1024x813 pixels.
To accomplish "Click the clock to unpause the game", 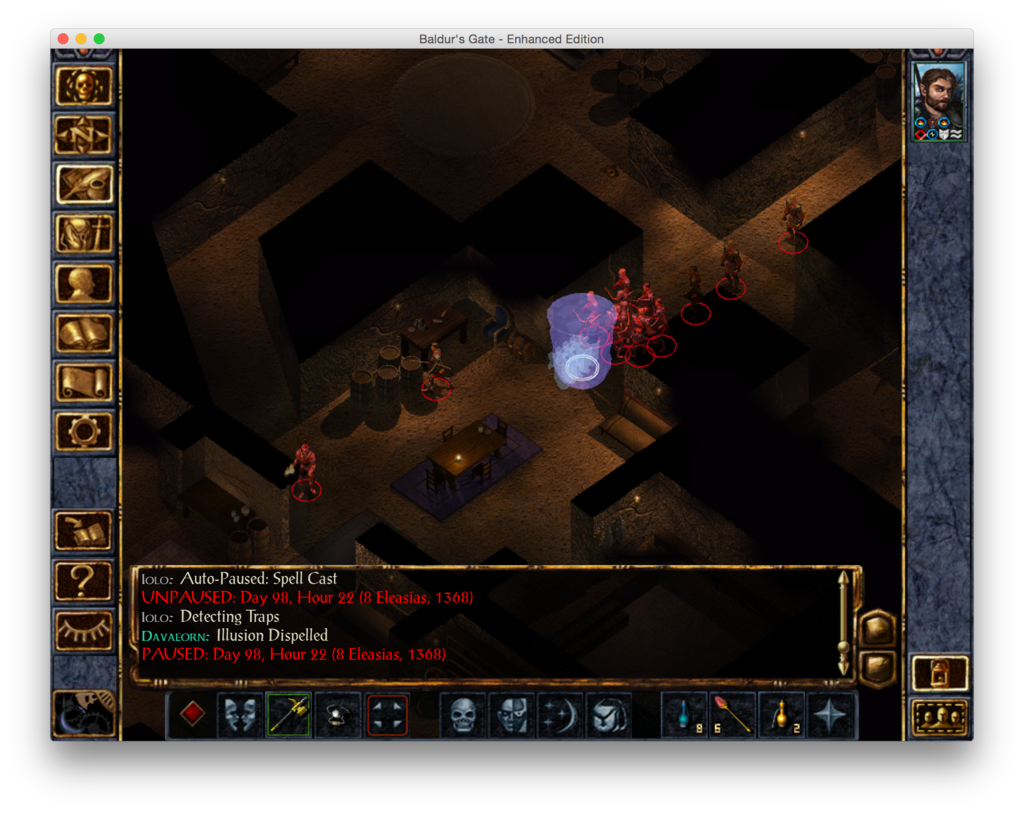I will click(84, 713).
